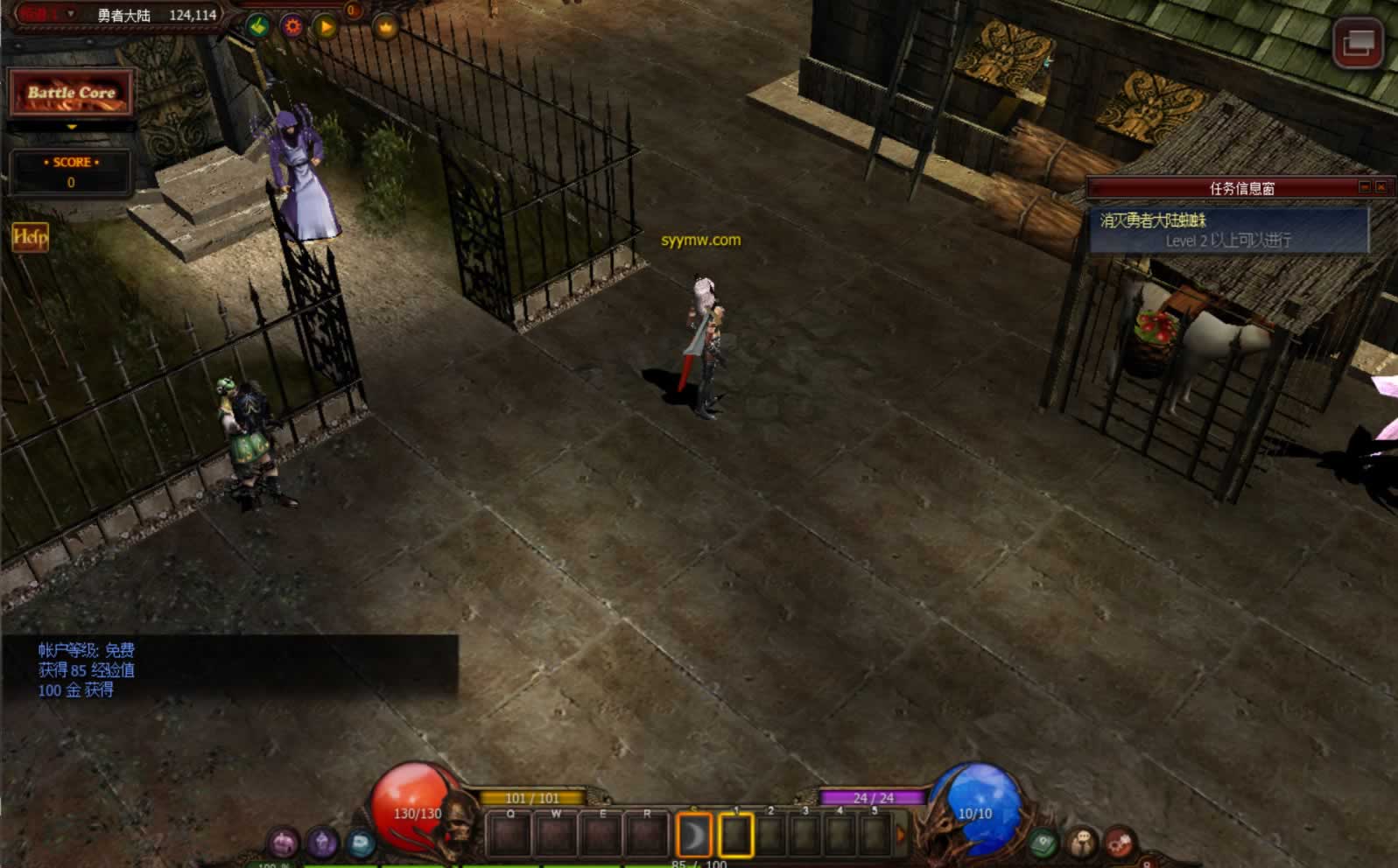Open the Battle Core panel
The width and height of the screenshot is (1398, 868).
pyautogui.click(x=71, y=93)
